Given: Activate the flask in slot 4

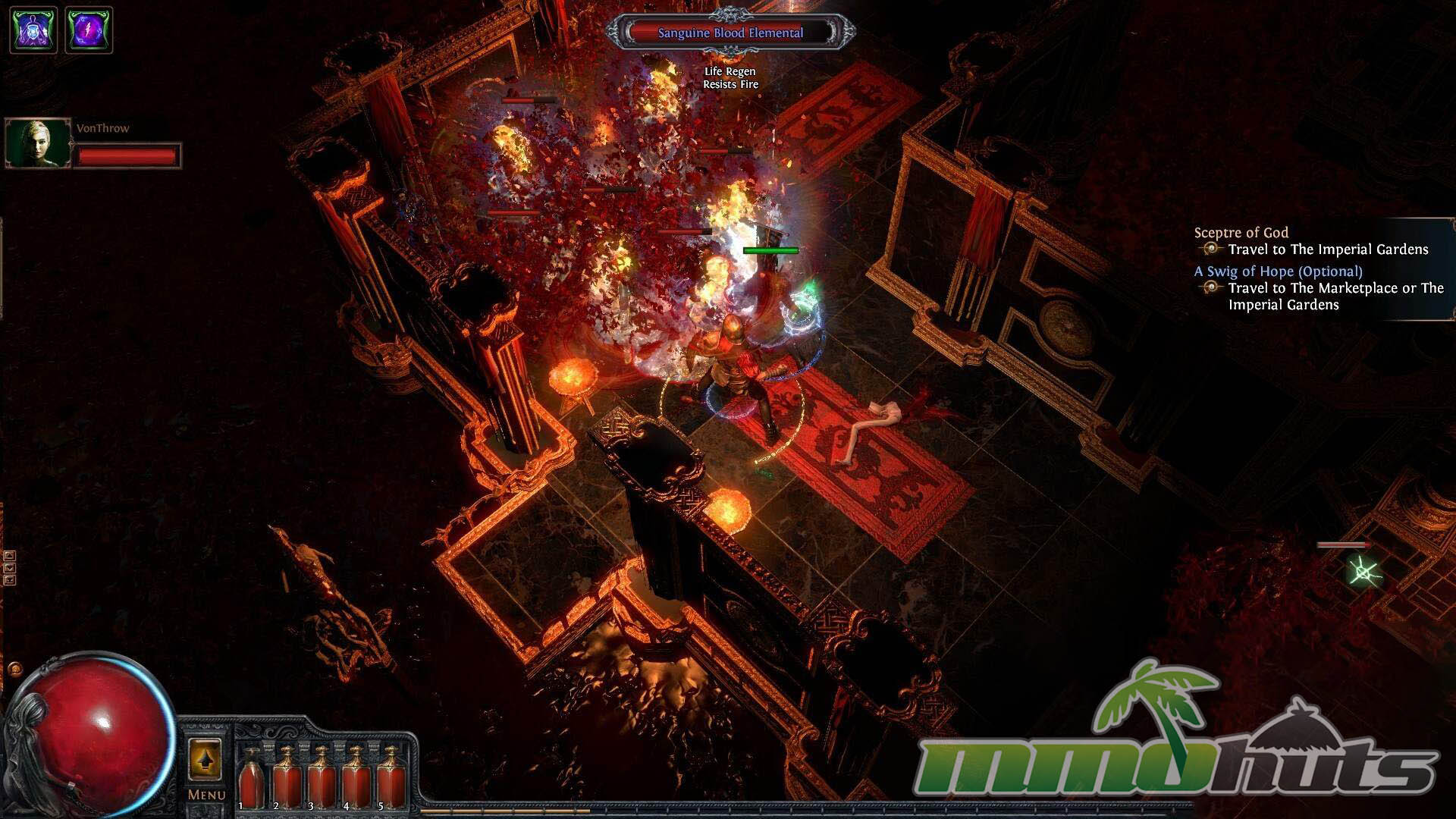Looking at the screenshot, I should 356,778.
